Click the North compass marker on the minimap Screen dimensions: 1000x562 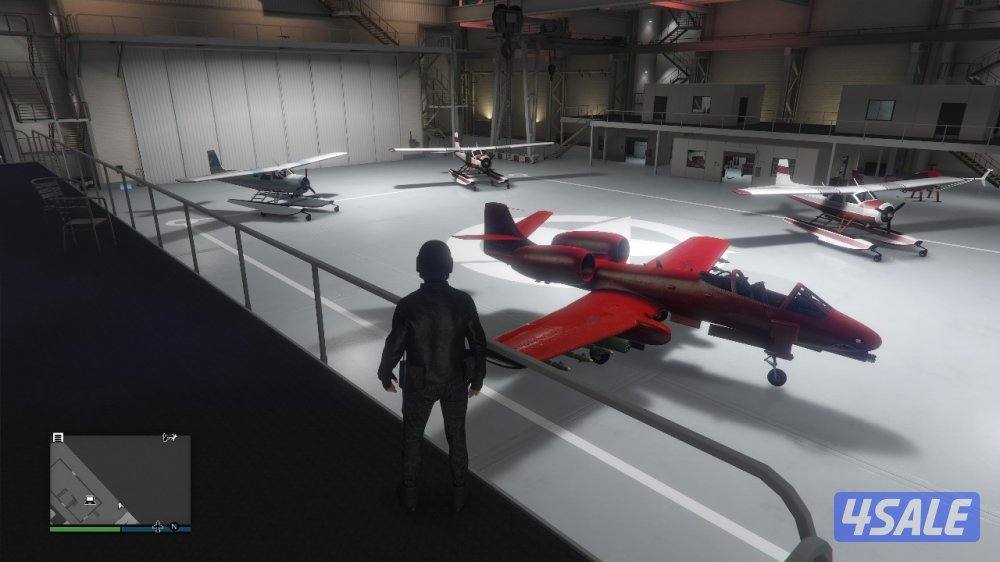click(173, 526)
